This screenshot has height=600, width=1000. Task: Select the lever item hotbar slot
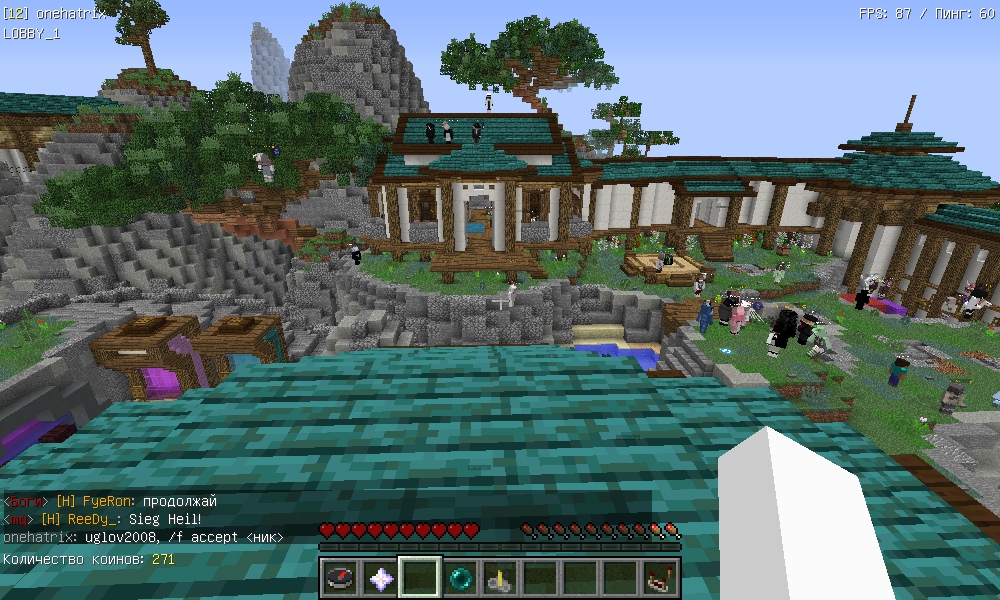pos(500,578)
